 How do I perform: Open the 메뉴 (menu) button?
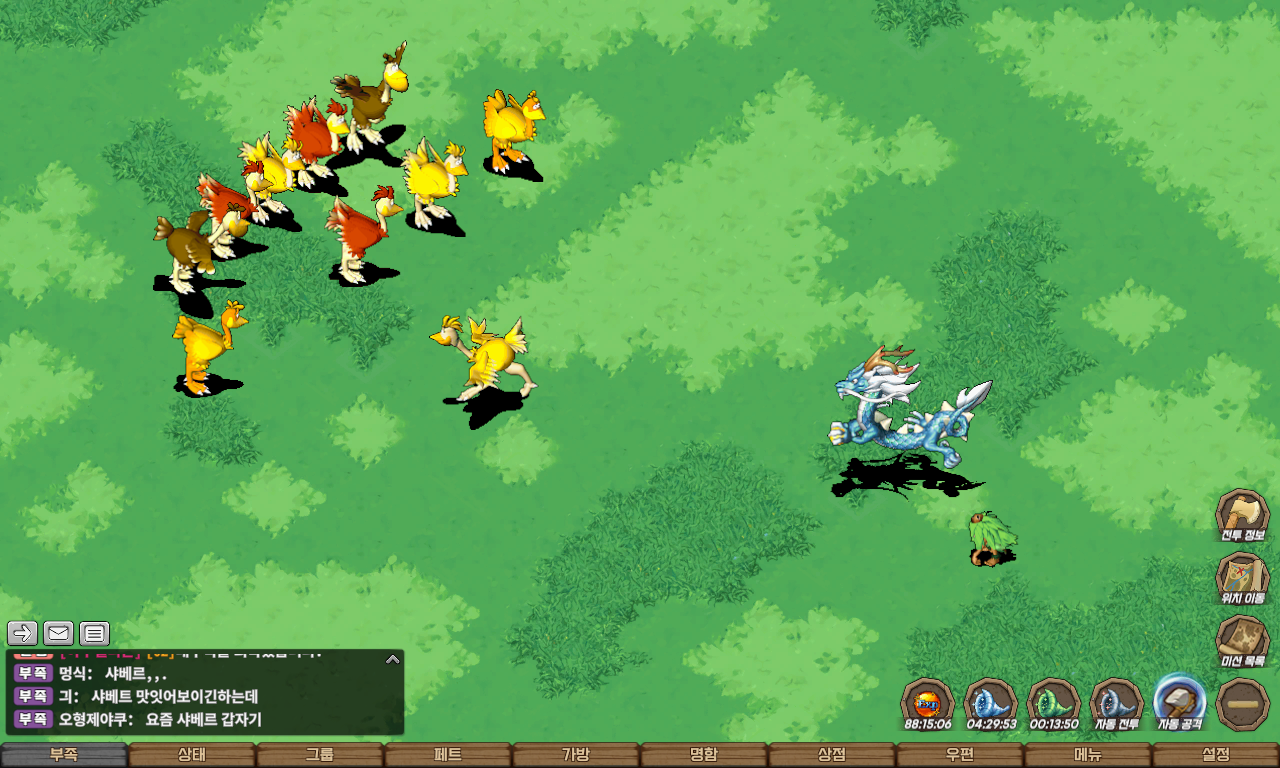1088,755
